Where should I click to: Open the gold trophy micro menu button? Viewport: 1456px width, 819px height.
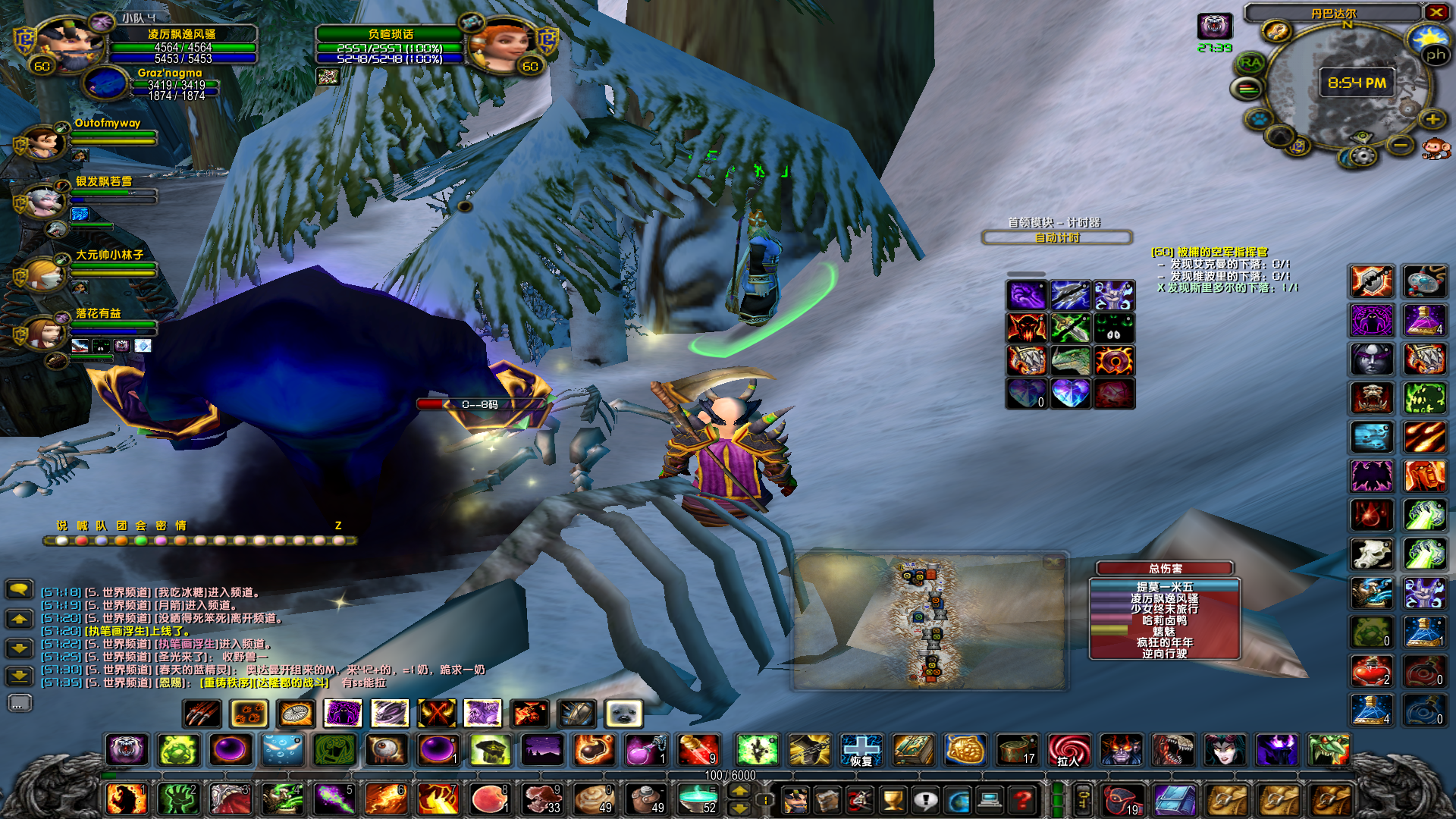pos(893,799)
